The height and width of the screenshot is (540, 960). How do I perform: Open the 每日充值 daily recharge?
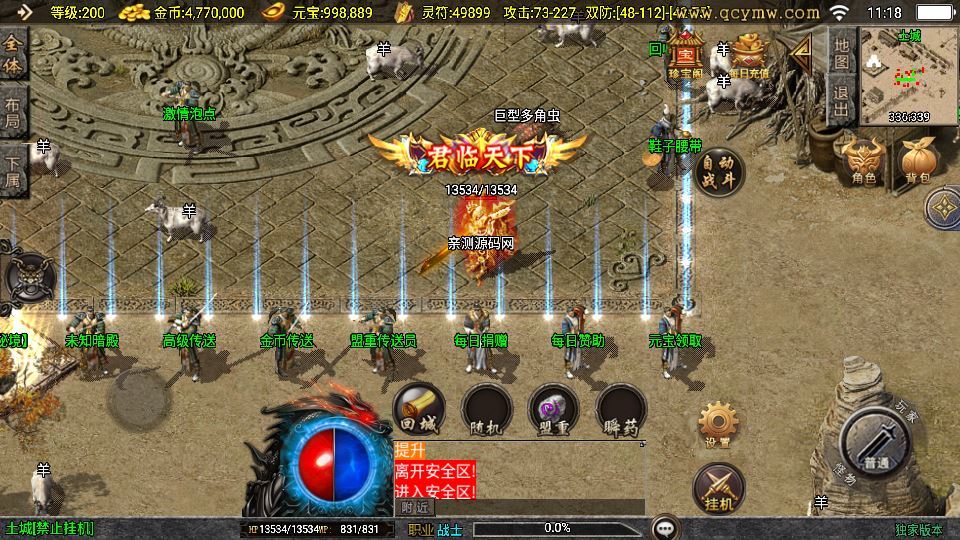coord(749,56)
